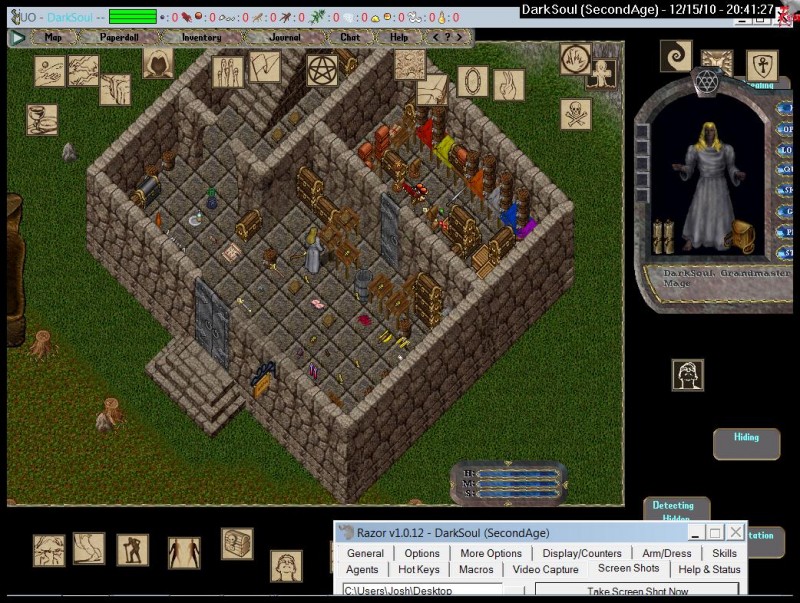The width and height of the screenshot is (800, 603).
Task: Activate the oval ring spell icon
Action: [473, 81]
